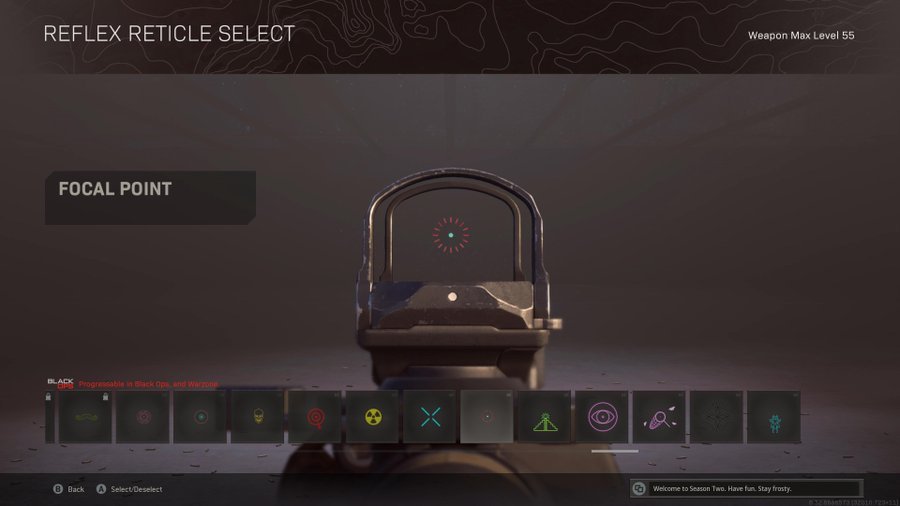Pick the red bullseye magnifier reticle
The height and width of the screenshot is (506, 900).
click(x=315, y=416)
